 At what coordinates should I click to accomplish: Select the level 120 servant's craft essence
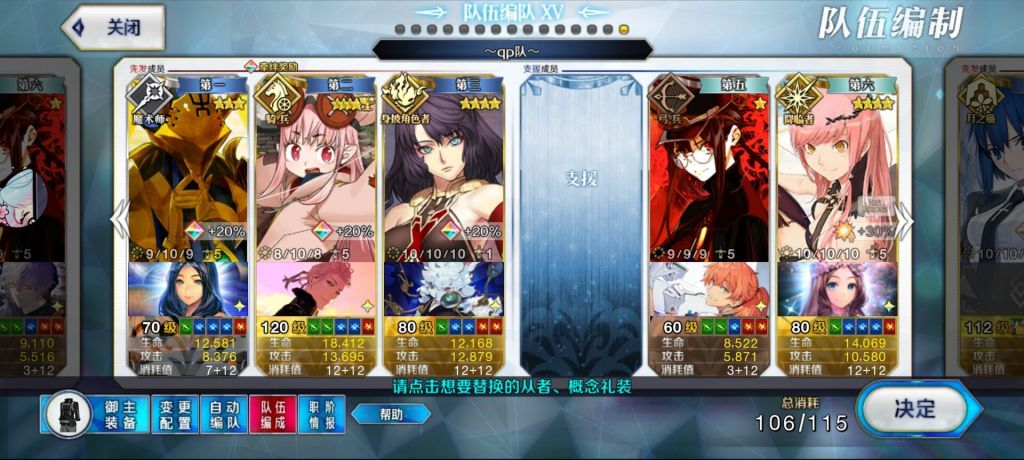click(316, 288)
